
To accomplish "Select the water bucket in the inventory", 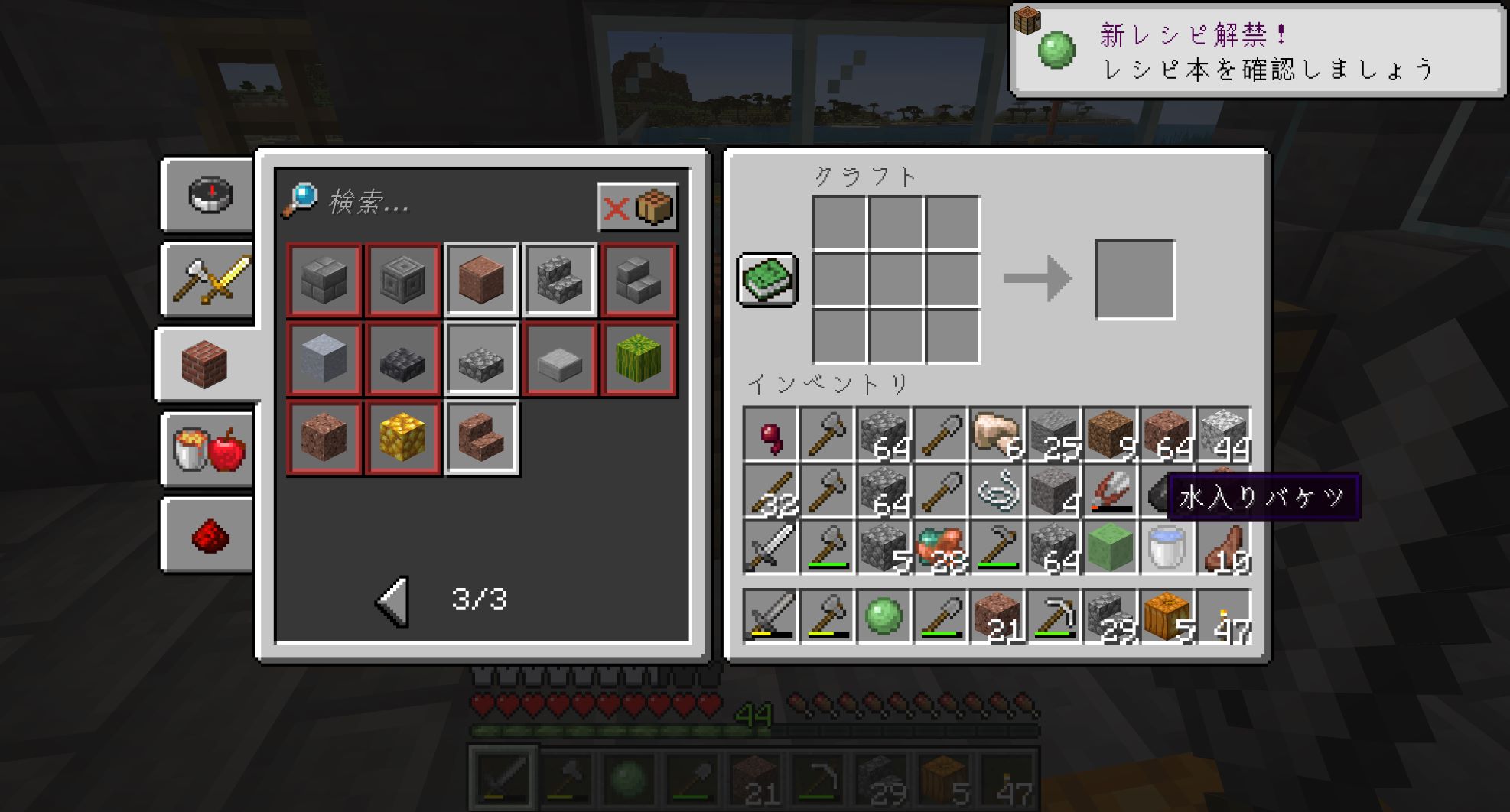I will 1167,547.
